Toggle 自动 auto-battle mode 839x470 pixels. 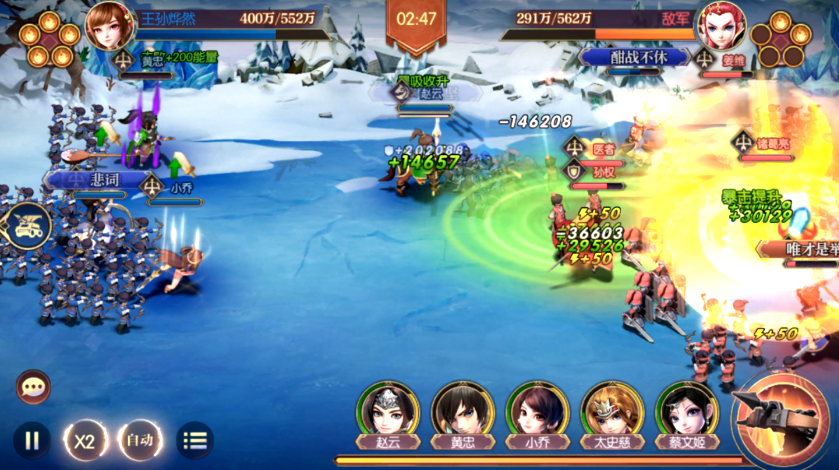click(139, 440)
